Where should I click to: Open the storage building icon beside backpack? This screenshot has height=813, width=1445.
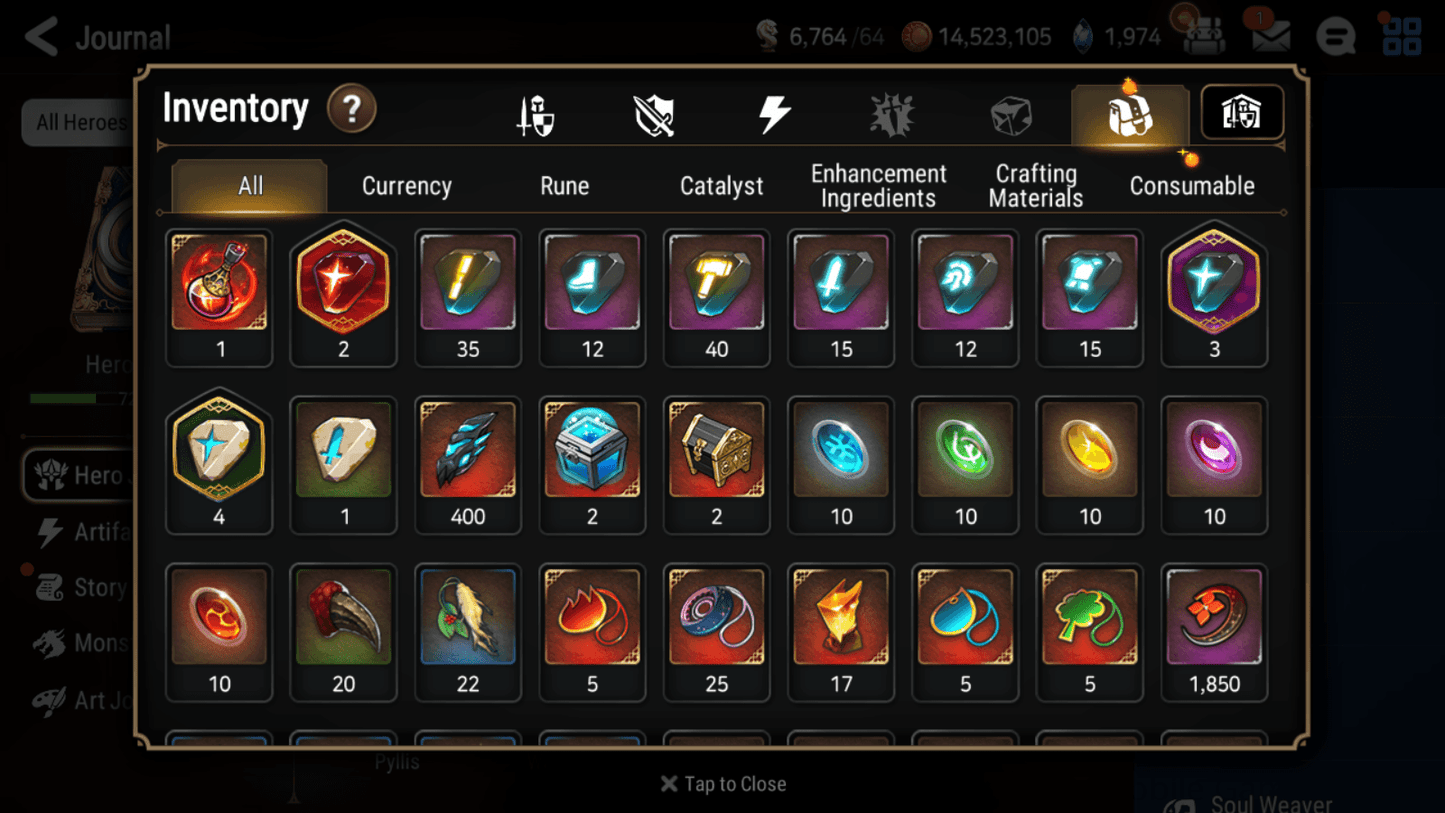(1241, 113)
